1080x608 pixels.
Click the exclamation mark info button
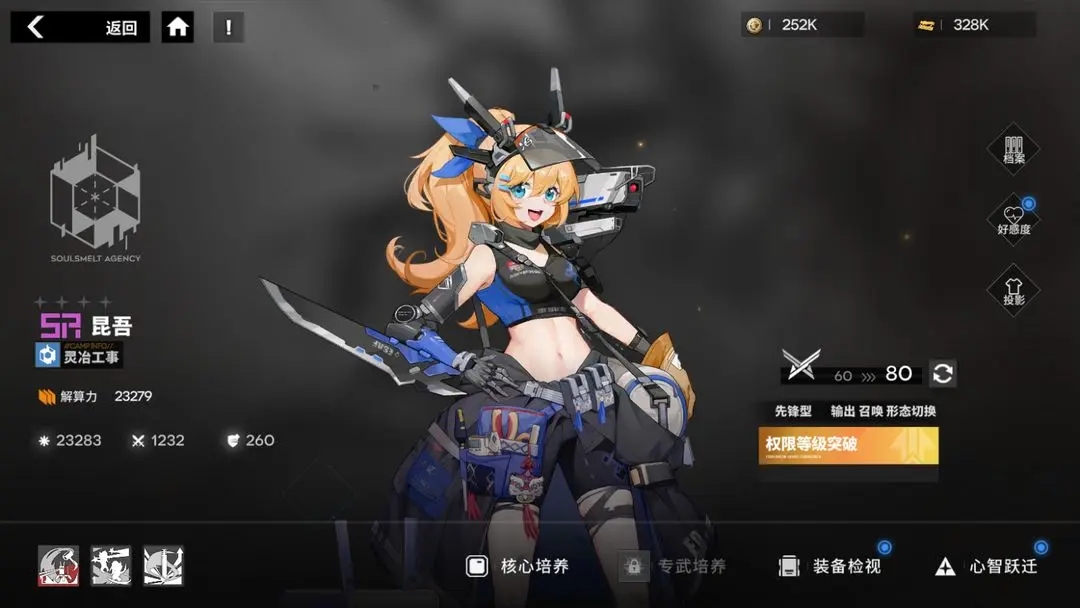[x=228, y=27]
